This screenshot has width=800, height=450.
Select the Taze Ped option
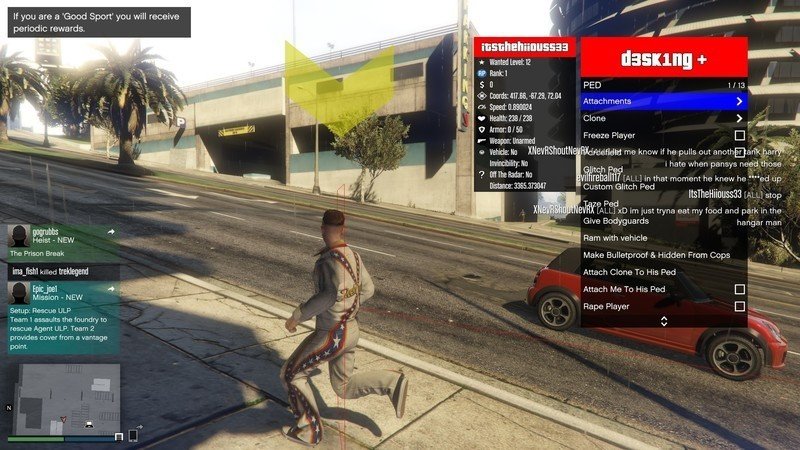(x=602, y=204)
